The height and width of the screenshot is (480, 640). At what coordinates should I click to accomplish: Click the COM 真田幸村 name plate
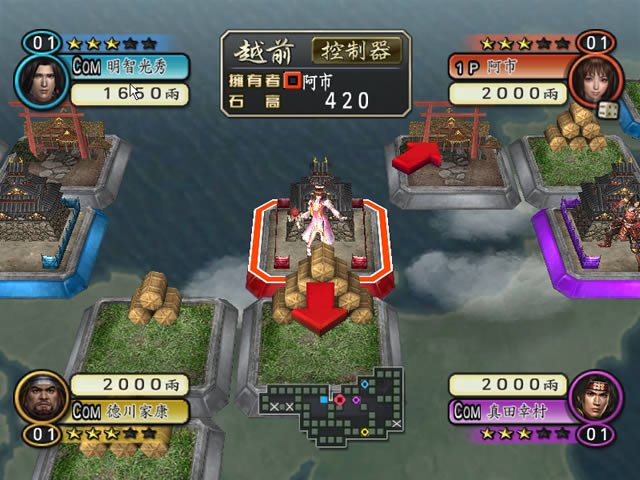pyautogui.click(x=506, y=410)
